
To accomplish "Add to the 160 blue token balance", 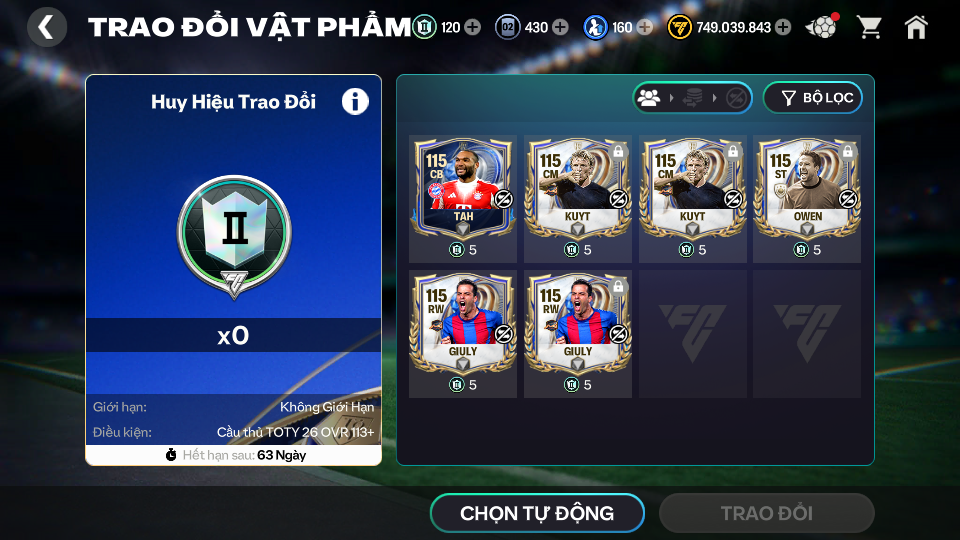I will [x=645, y=27].
